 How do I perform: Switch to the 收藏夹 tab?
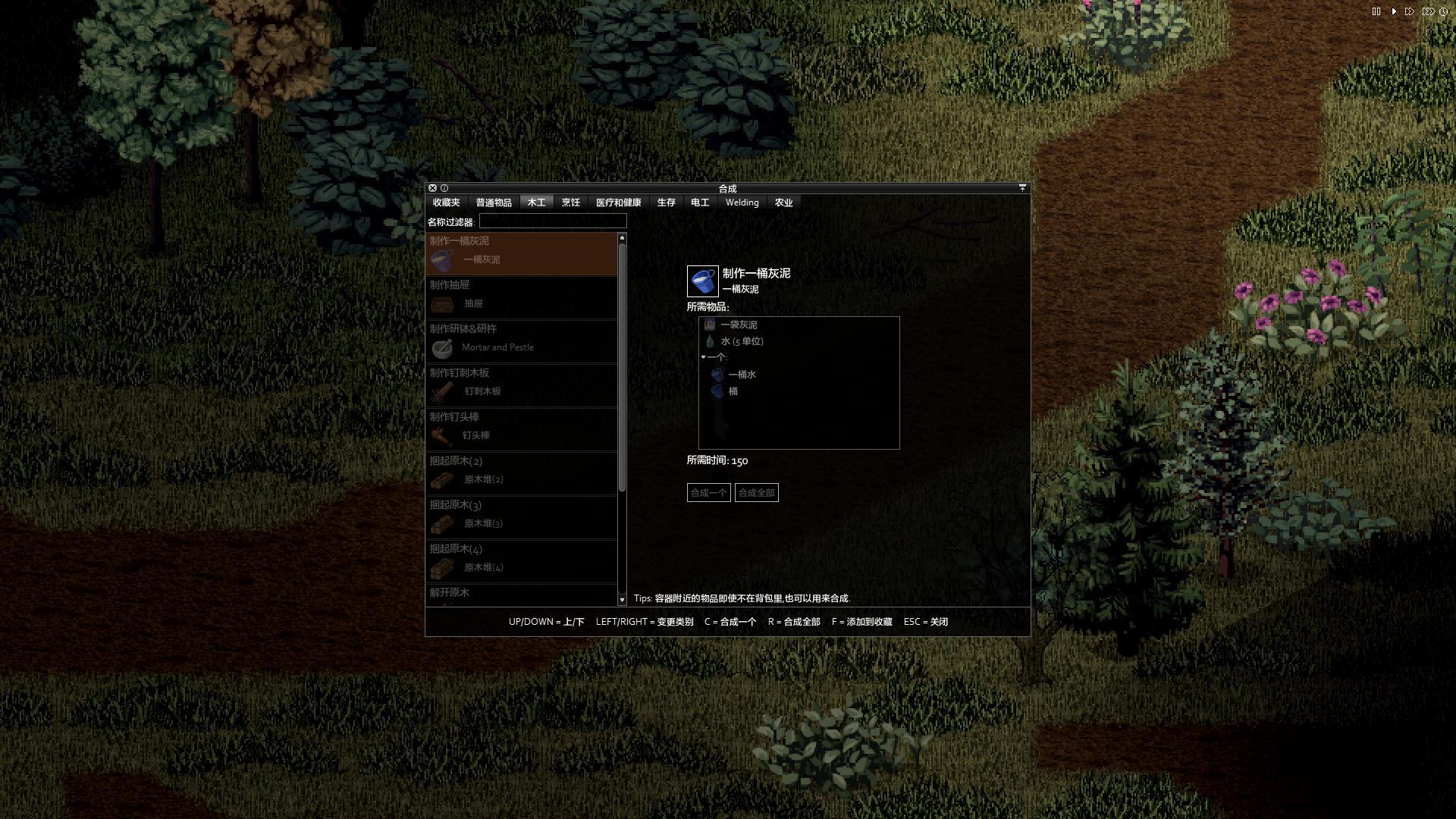(x=446, y=202)
